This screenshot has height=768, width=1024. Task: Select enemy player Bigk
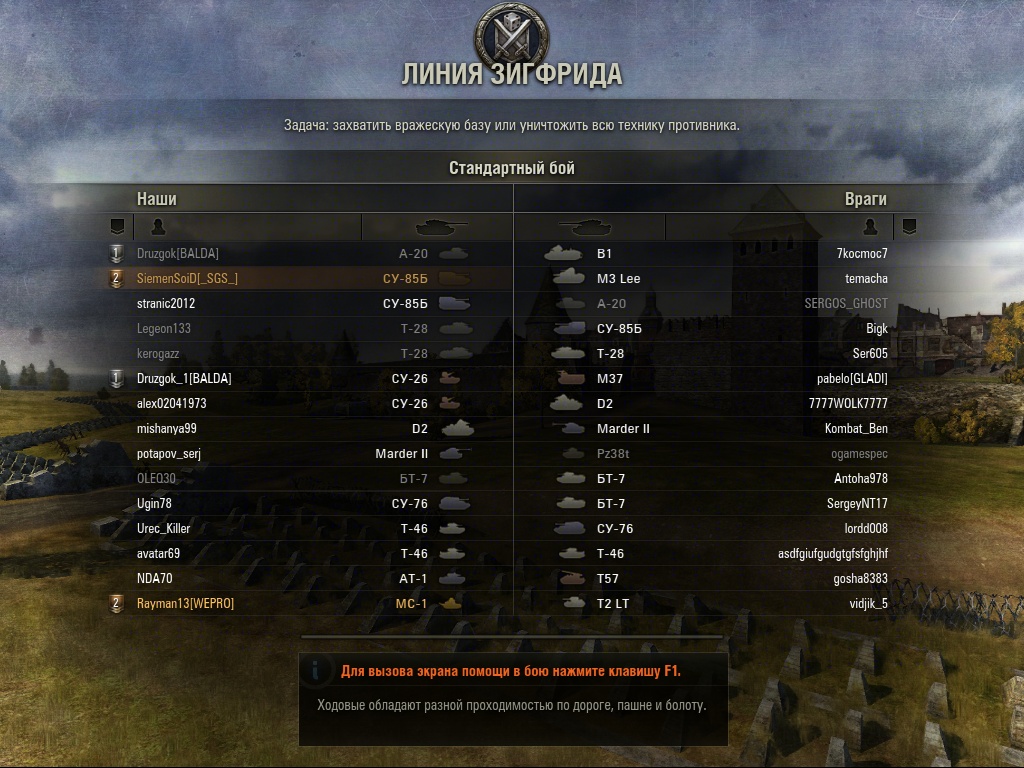877,329
